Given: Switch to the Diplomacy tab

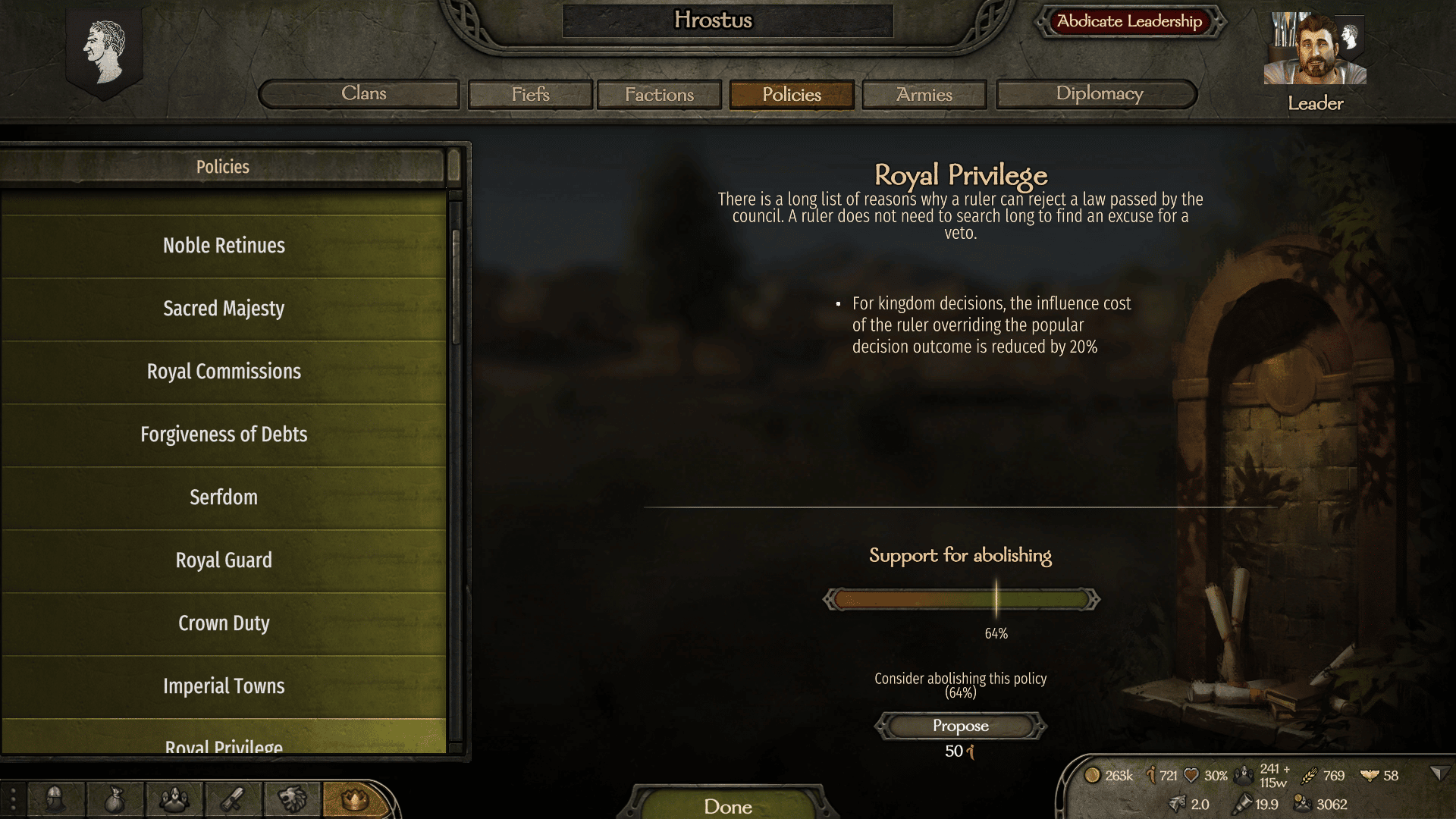Looking at the screenshot, I should 1097,94.
